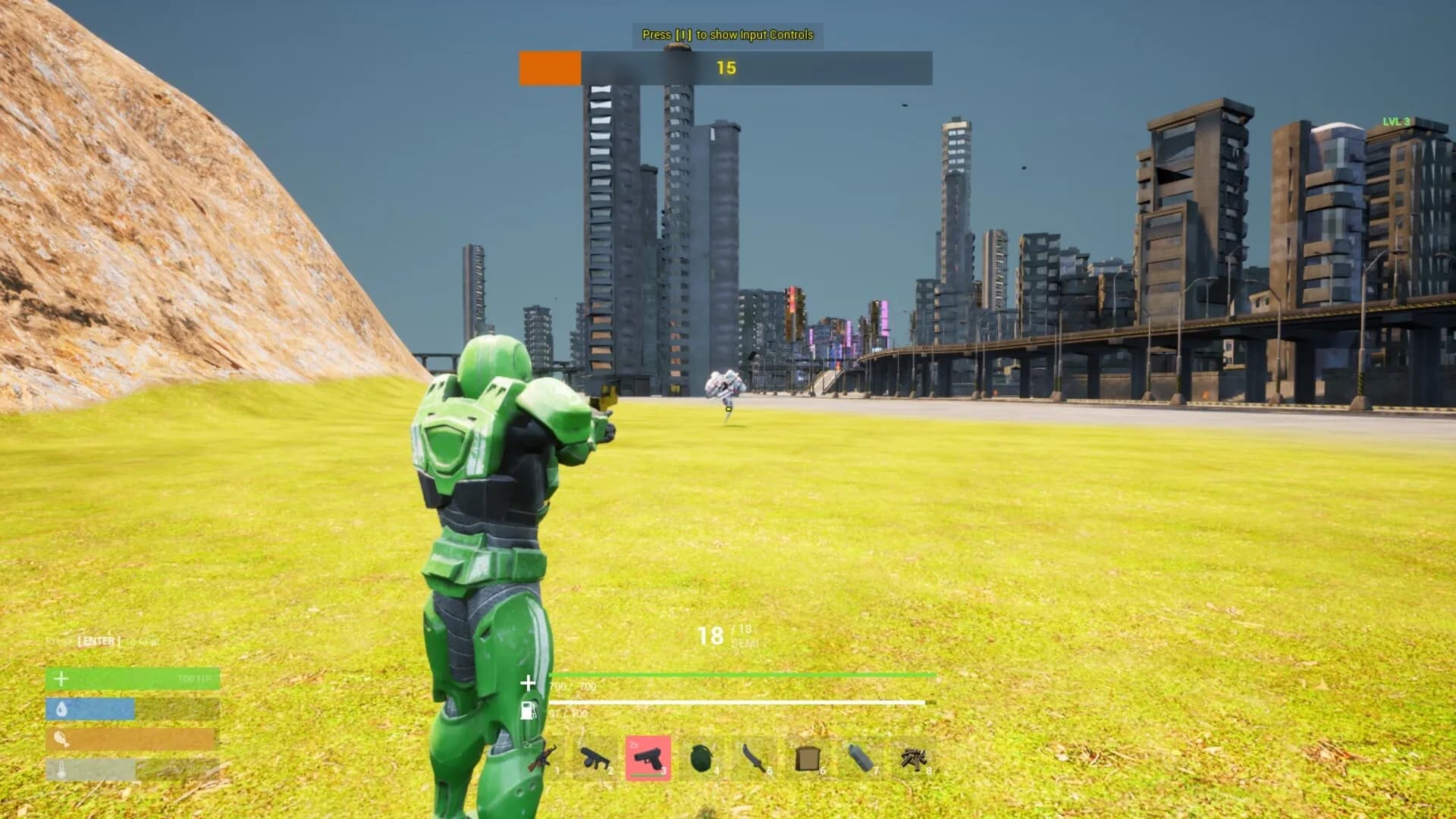Viewport: 1456px width, 819px height.
Task: Select the ammo cartridges hotbar slot
Action: [914, 758]
